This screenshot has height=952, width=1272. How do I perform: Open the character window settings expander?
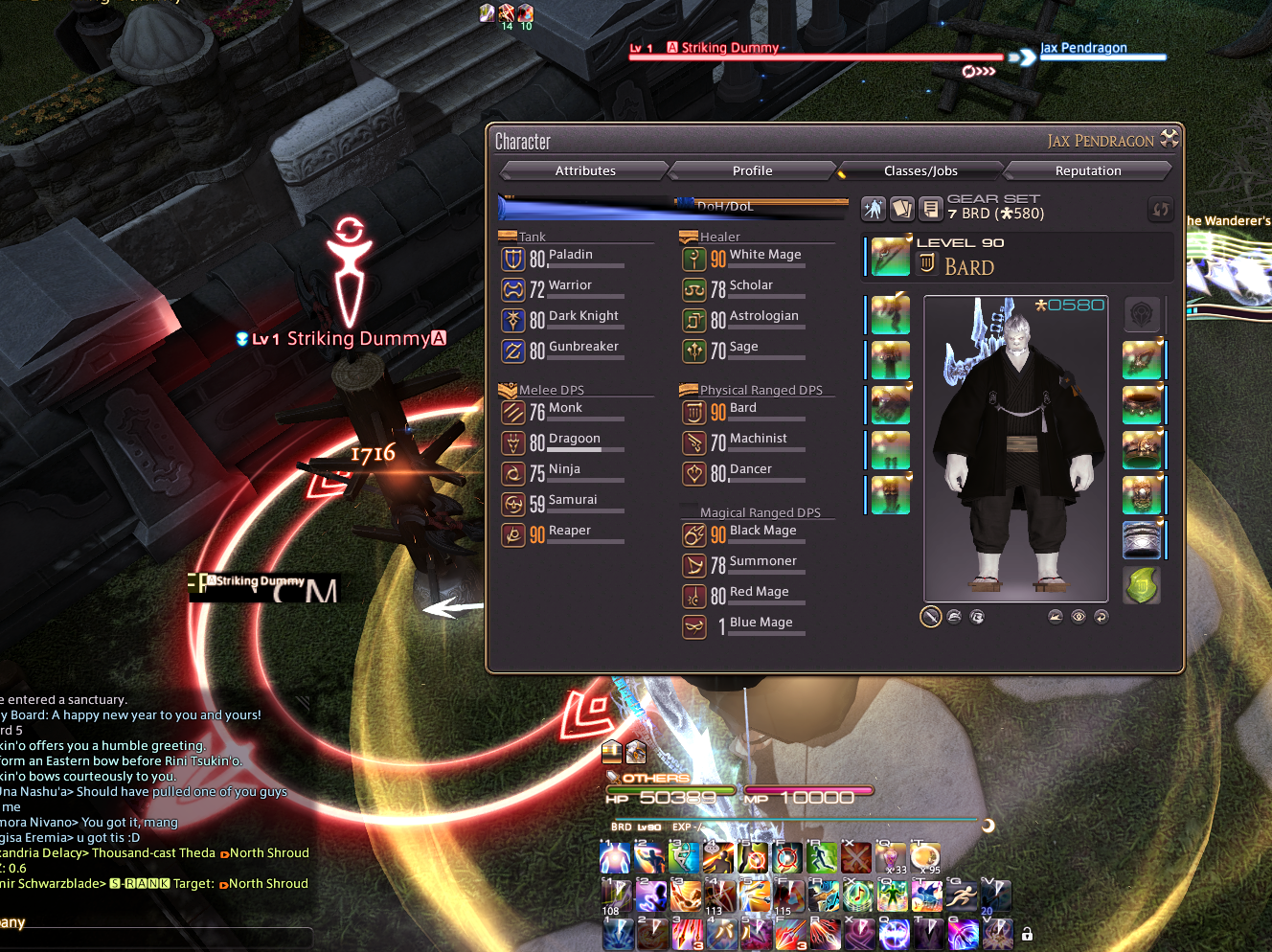coord(1169,139)
